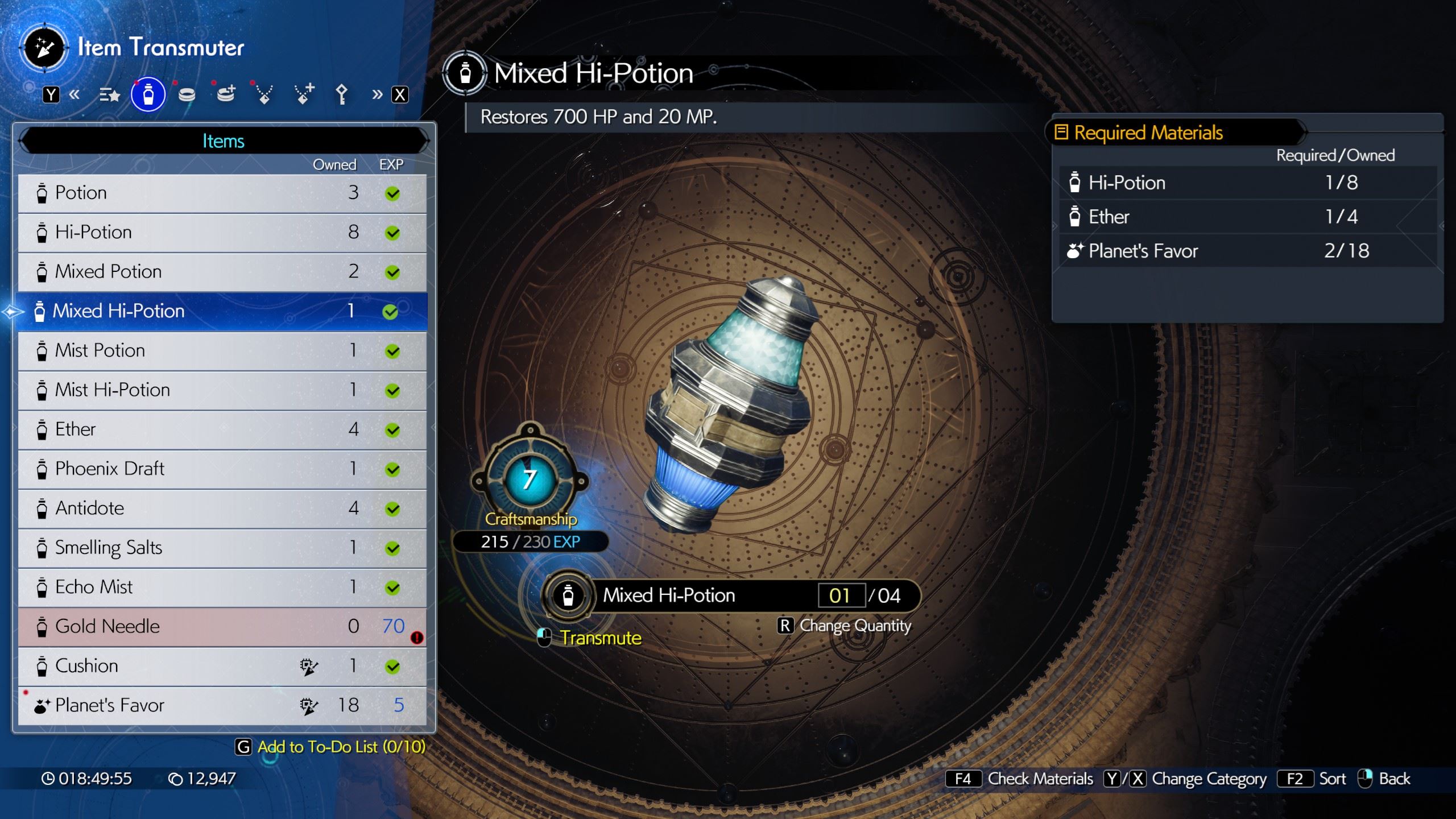Select Smelling Salts in the list

tap(222, 548)
